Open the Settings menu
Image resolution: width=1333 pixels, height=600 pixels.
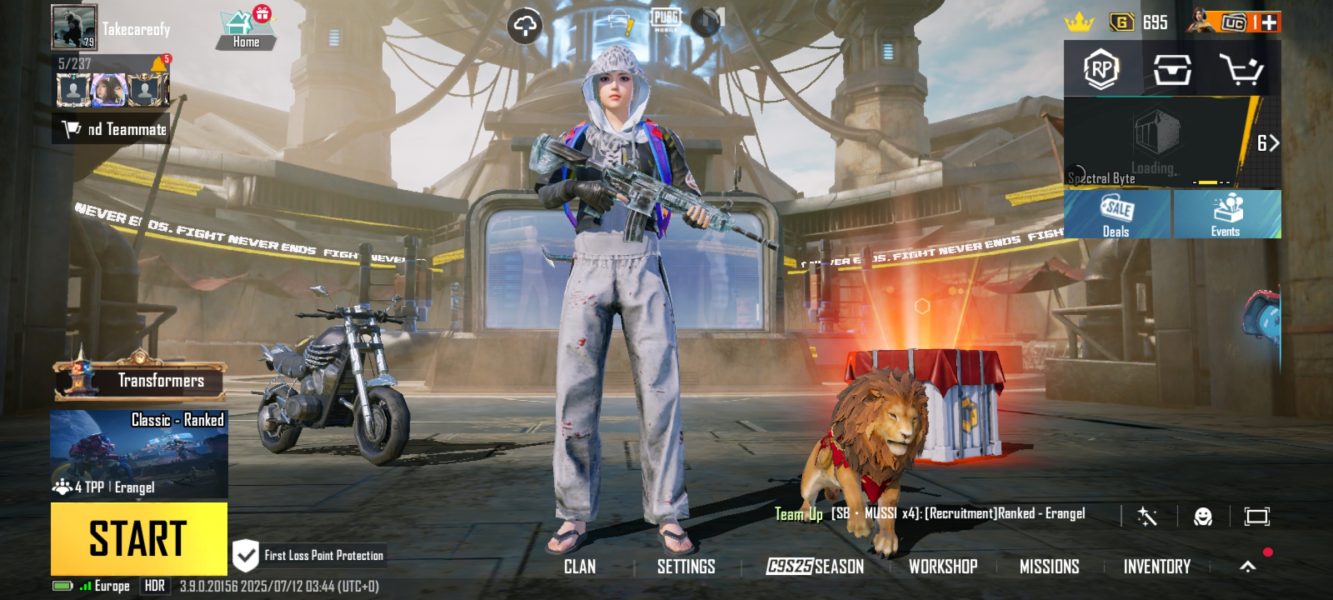point(686,566)
